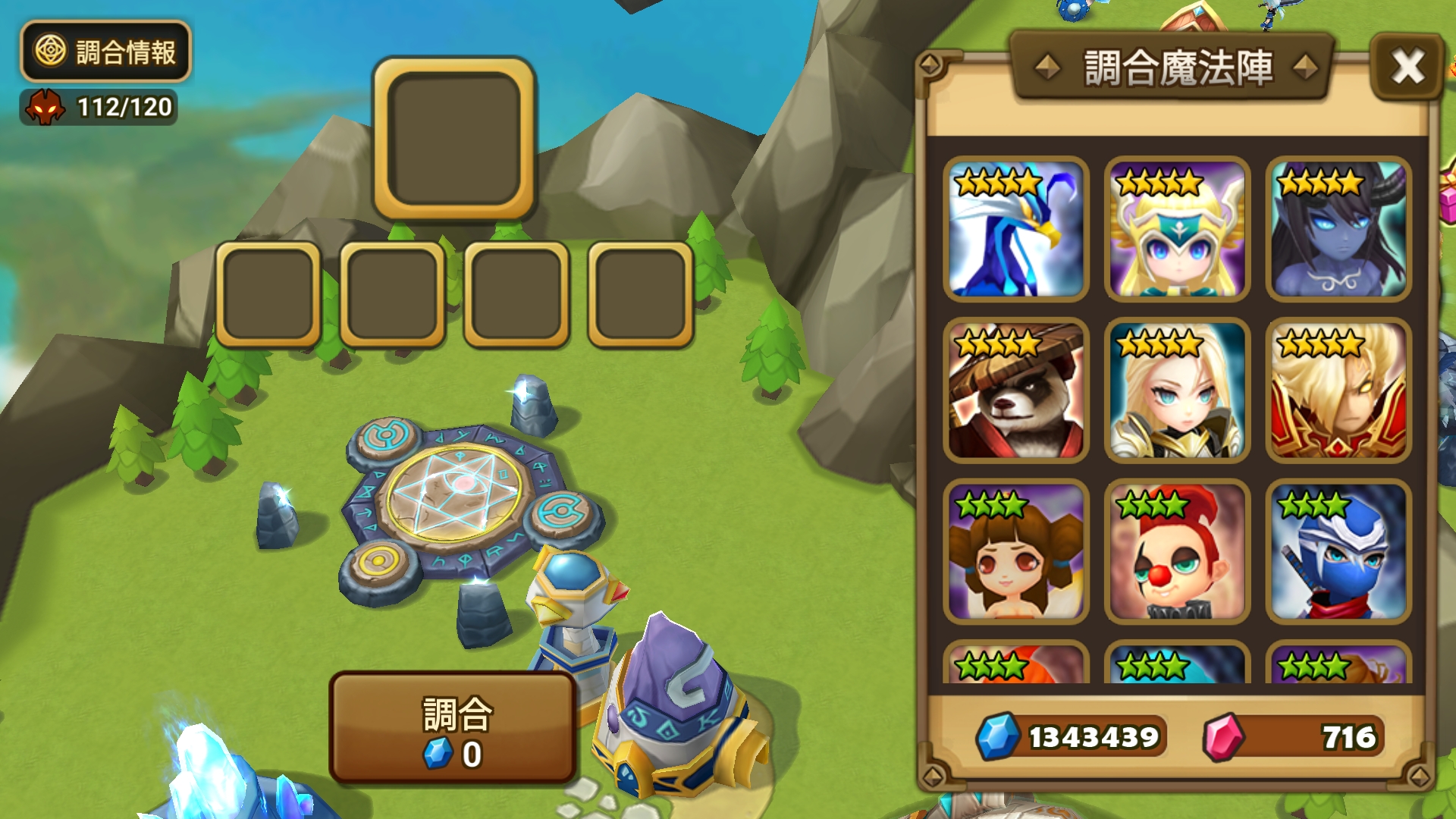Choose the golden-helmet valkyrie portrait

[x=1177, y=229]
